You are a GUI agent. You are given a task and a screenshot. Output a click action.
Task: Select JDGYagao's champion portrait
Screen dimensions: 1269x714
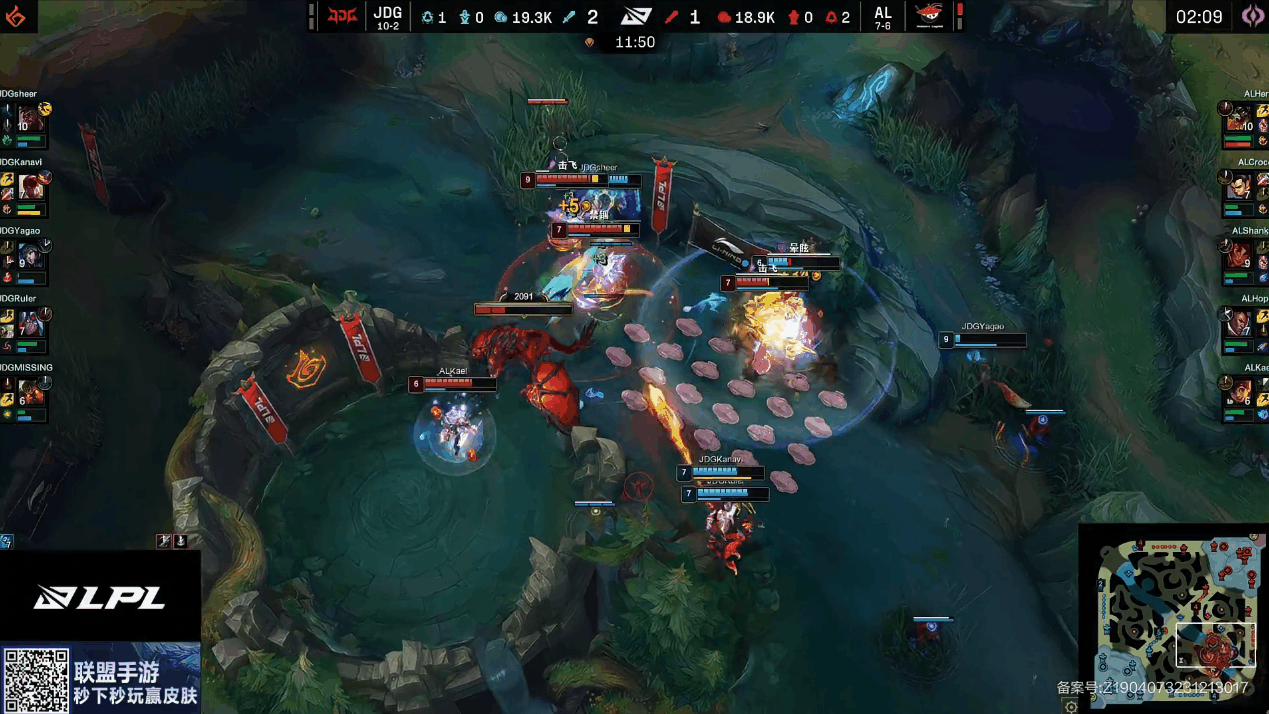pos(29,256)
